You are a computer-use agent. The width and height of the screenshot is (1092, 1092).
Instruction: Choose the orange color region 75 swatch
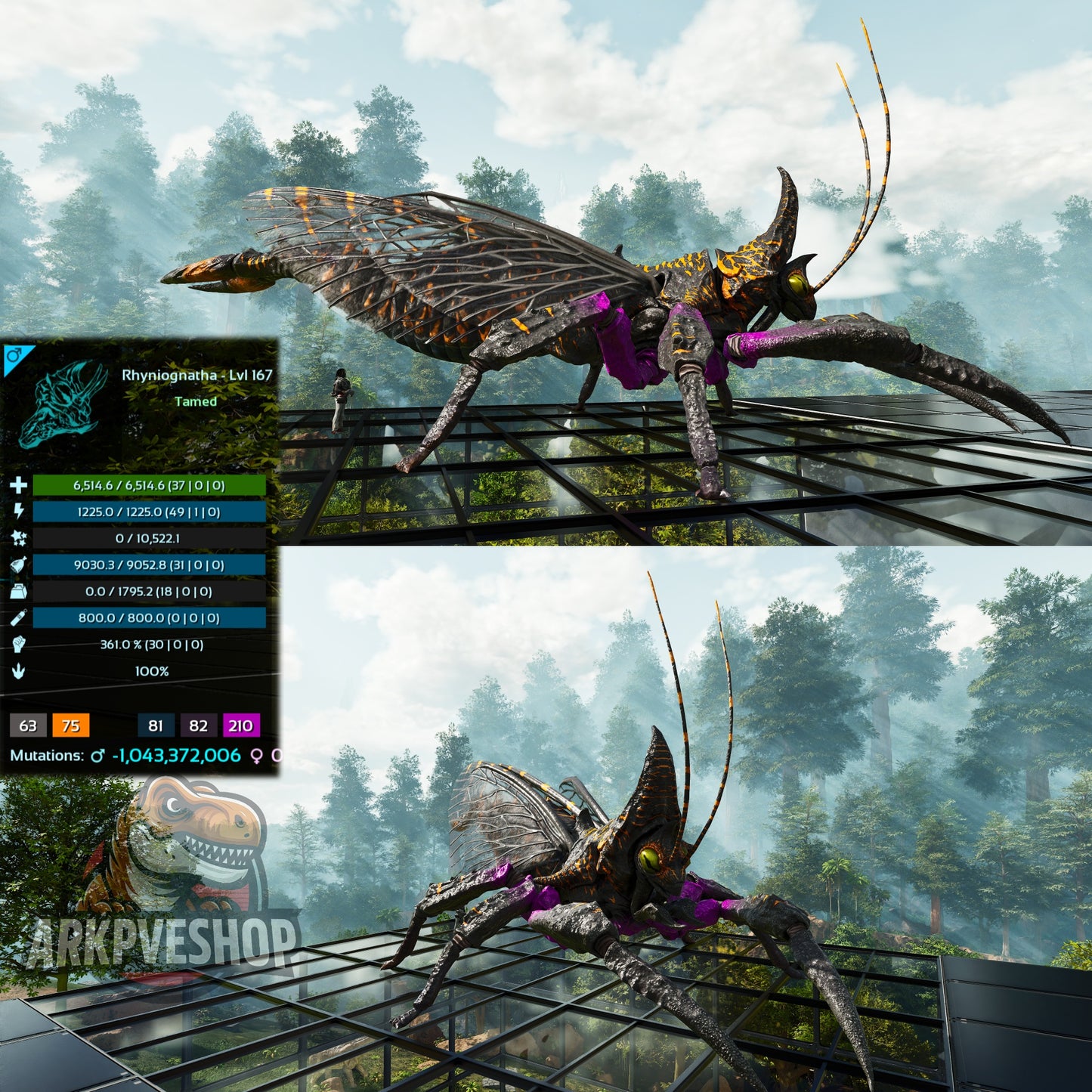pyautogui.click(x=71, y=725)
